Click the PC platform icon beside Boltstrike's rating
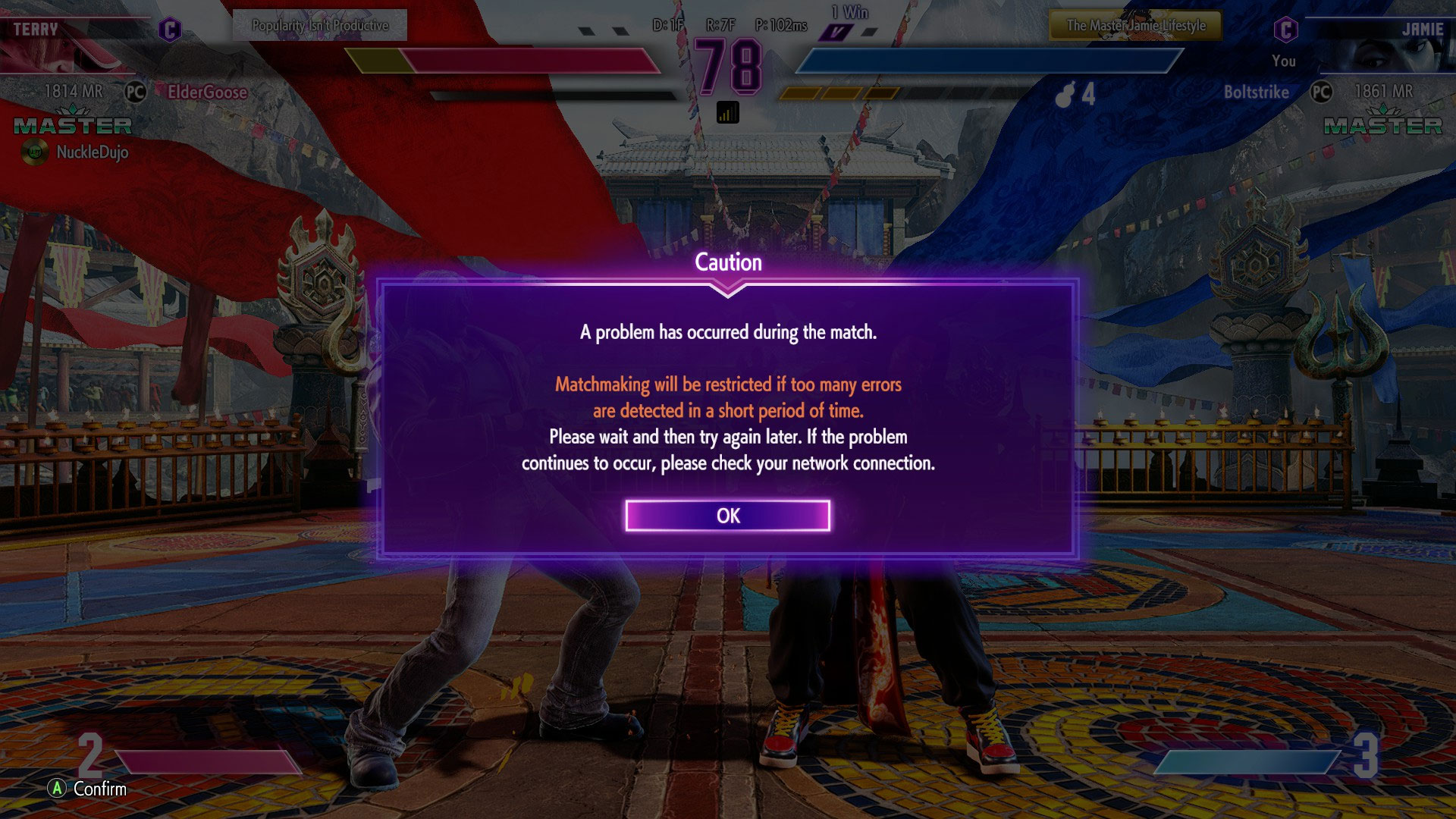The width and height of the screenshot is (1456, 819). click(x=1323, y=93)
